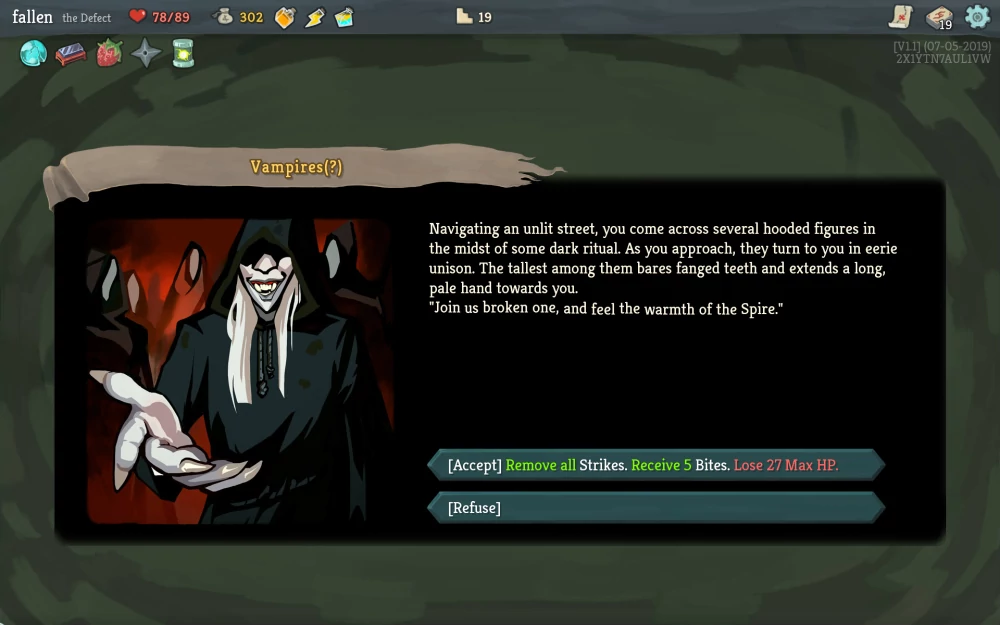Choose the Refuse option
Image resolution: width=1000 pixels, height=625 pixels.
655,508
